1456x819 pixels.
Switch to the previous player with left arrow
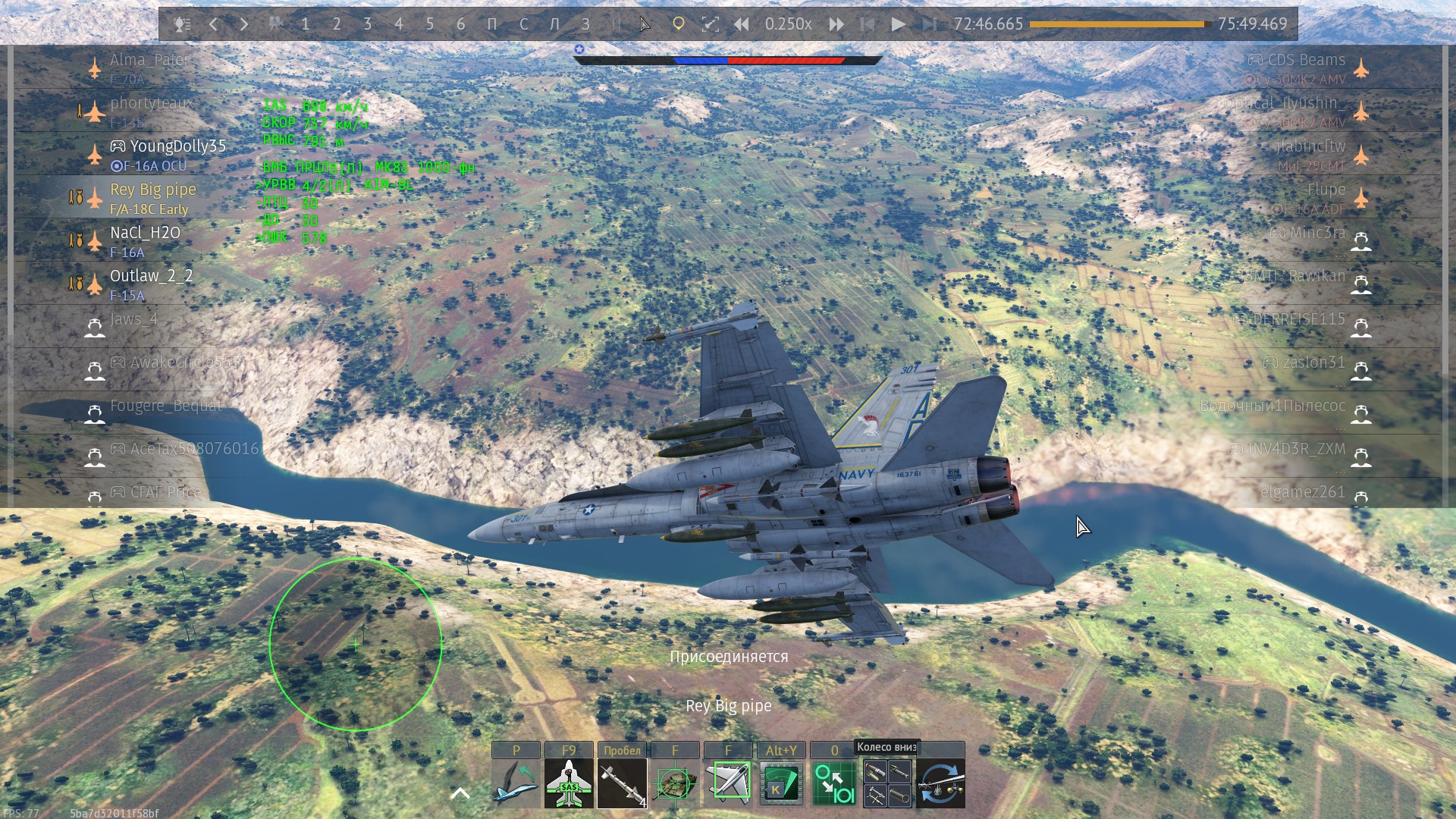pos(214,24)
